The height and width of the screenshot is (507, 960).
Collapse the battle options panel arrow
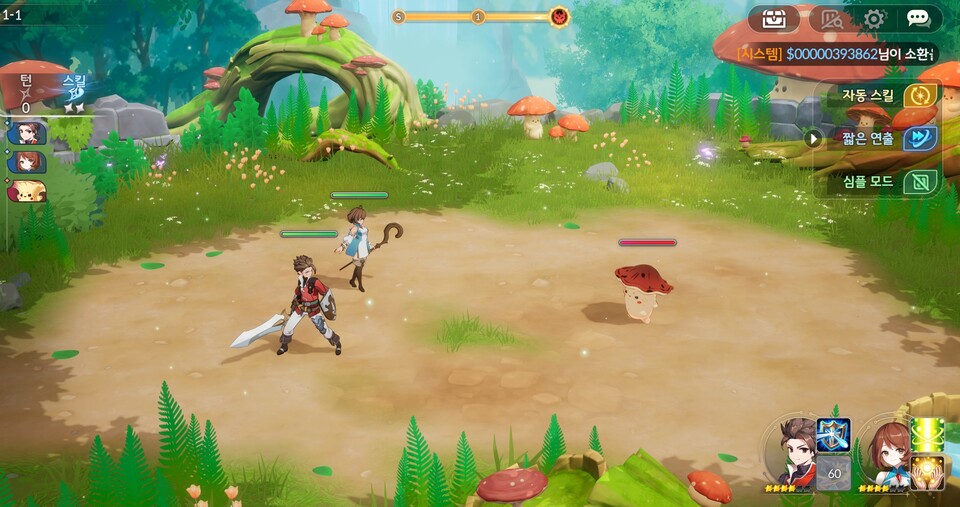pos(813,139)
